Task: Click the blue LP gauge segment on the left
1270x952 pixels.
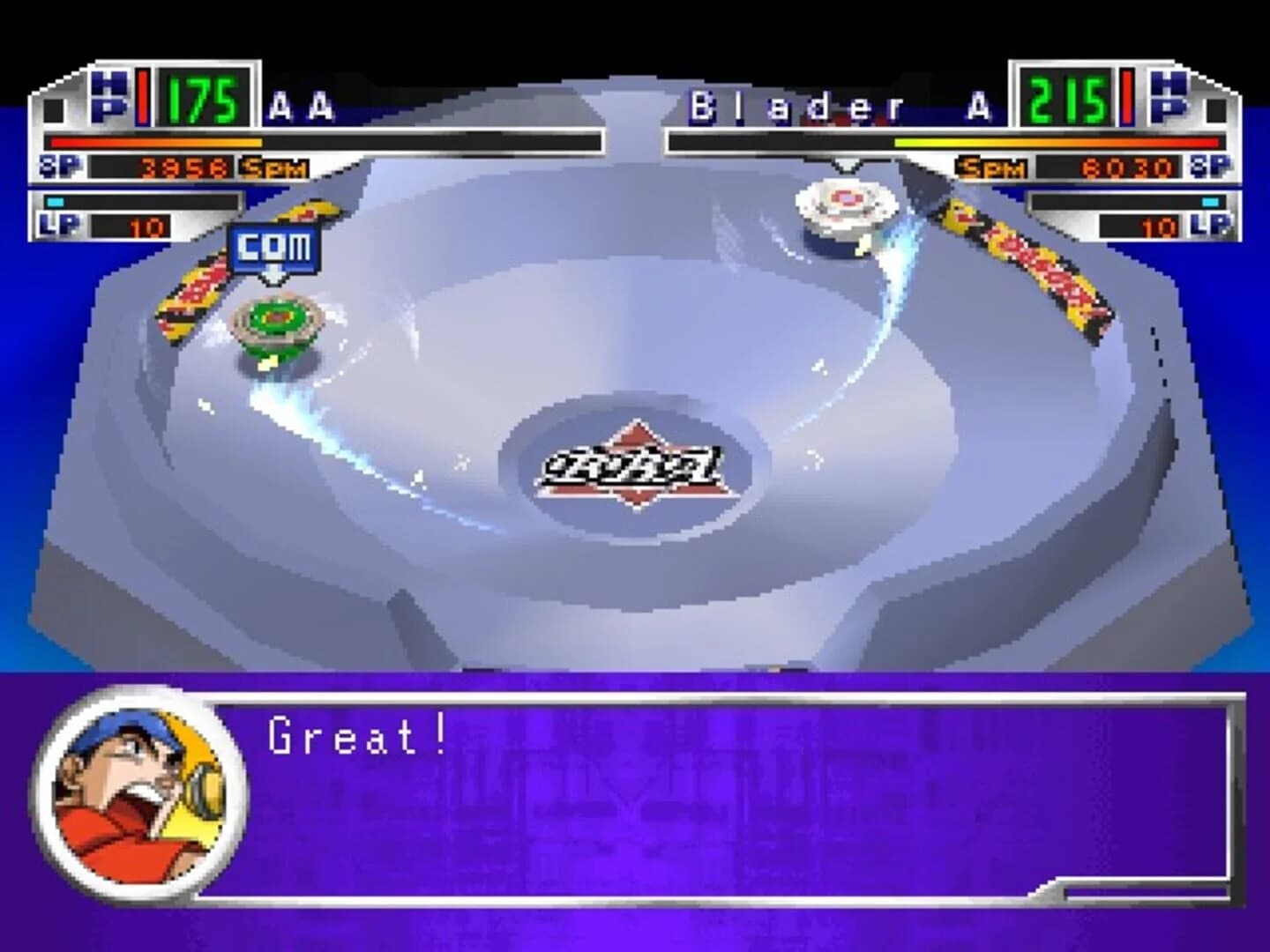Action: [55, 201]
